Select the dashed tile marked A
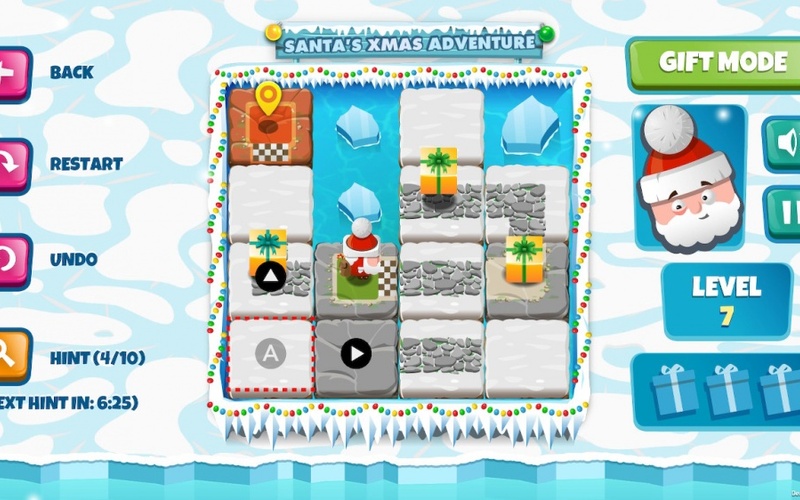The height and width of the screenshot is (500, 800). 269,354
